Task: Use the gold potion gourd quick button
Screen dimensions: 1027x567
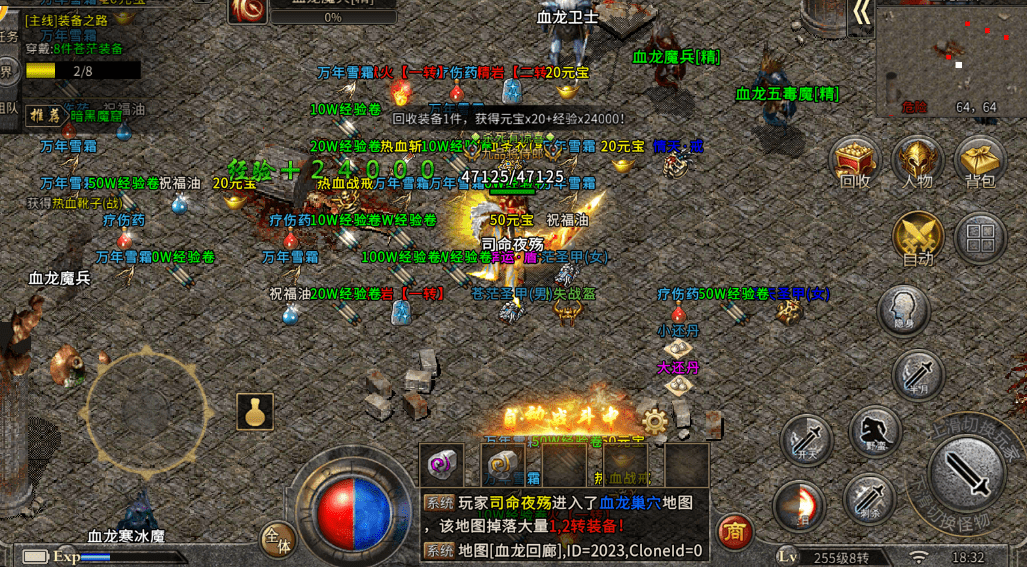Action: click(255, 412)
